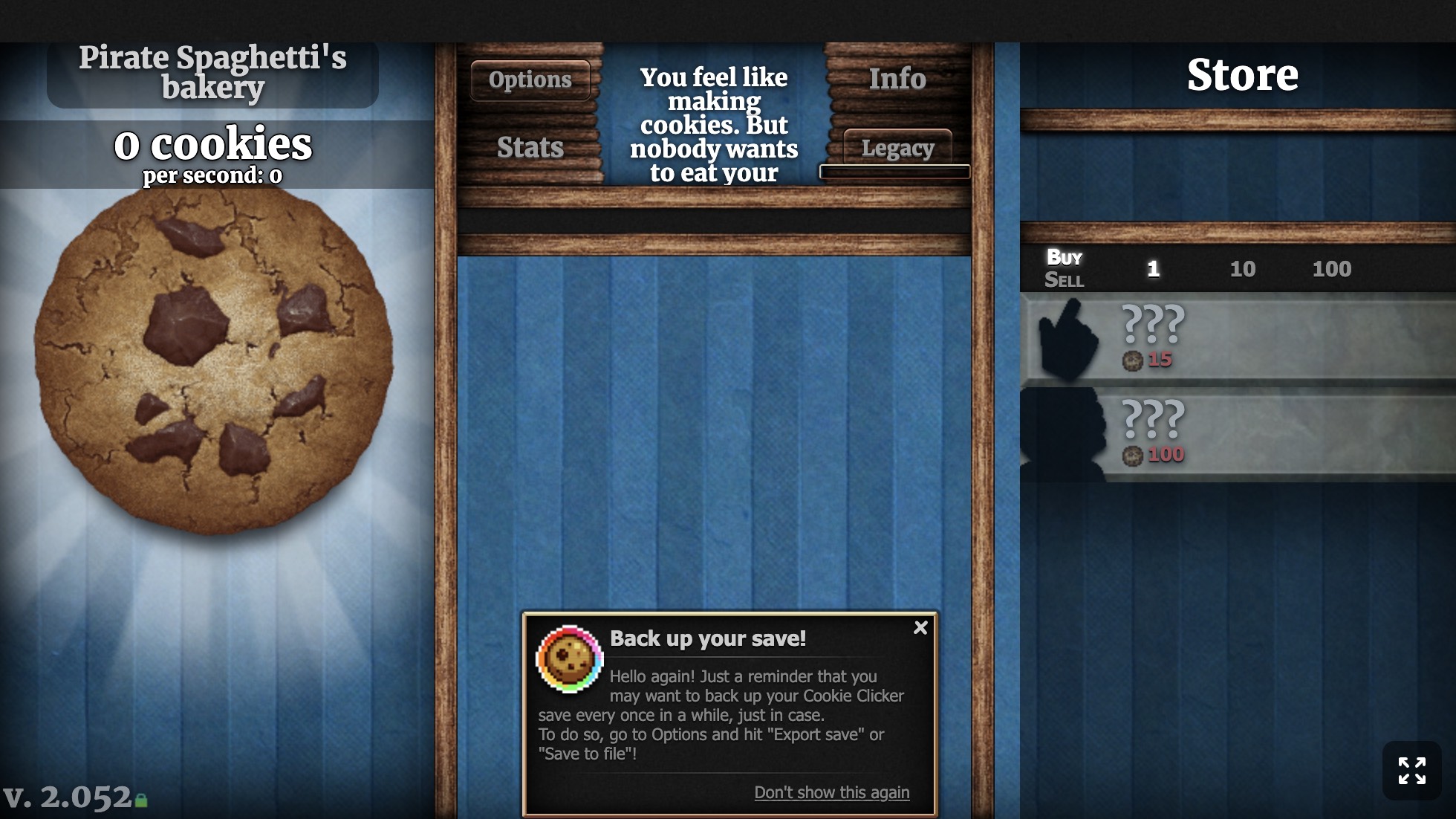Viewport: 1456px width, 819px height.
Task: Show the Info panel
Action: (x=897, y=79)
